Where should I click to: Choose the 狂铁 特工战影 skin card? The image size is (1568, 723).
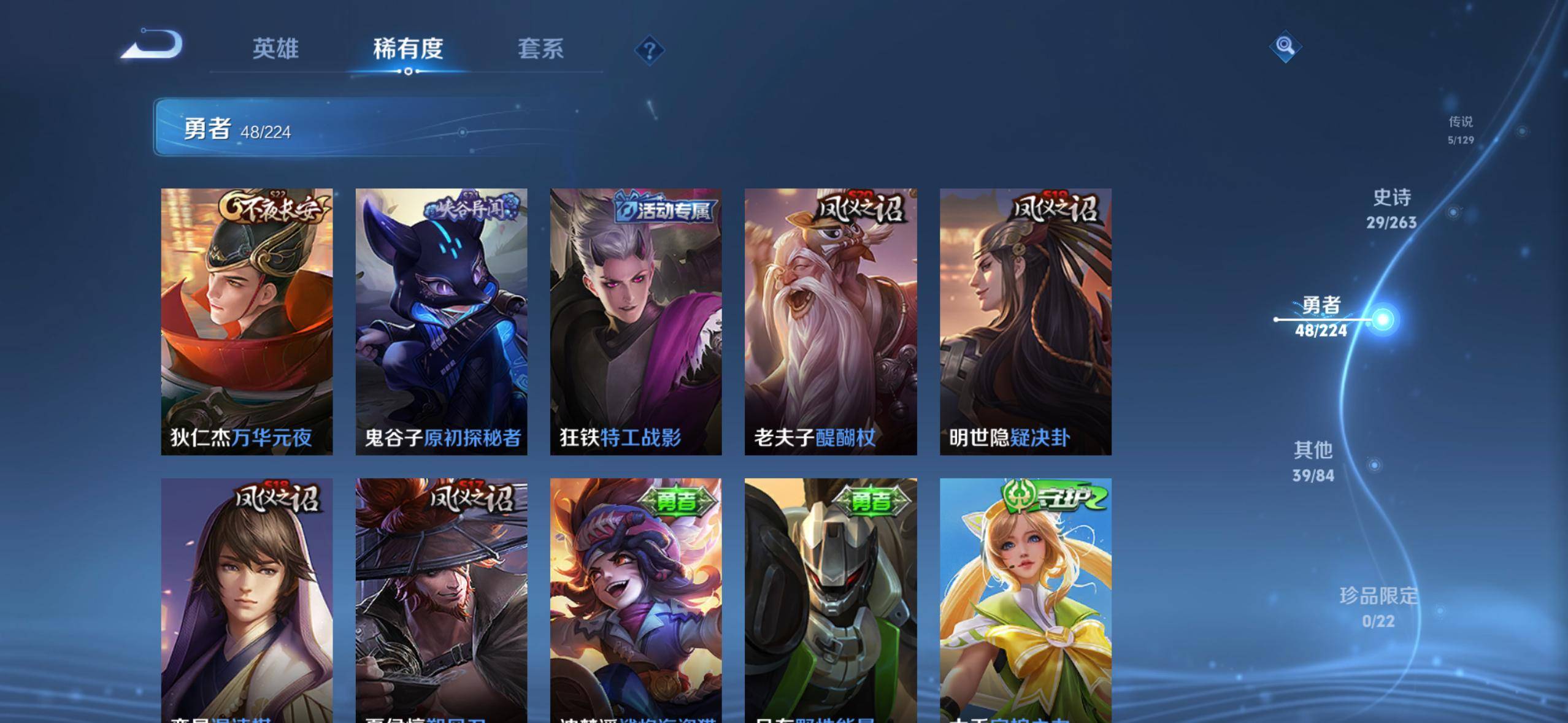pos(636,321)
